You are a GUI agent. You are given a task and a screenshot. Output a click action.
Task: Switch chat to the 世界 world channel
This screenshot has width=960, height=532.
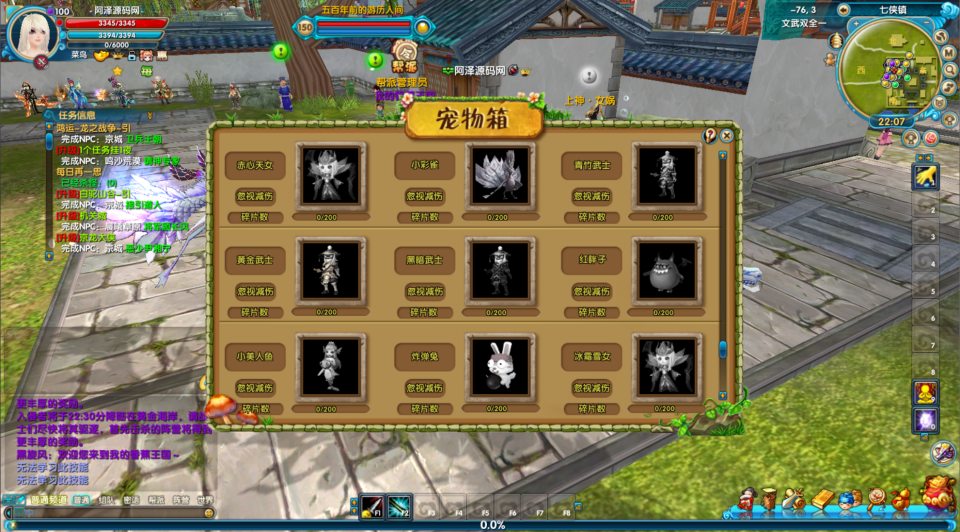[204, 500]
